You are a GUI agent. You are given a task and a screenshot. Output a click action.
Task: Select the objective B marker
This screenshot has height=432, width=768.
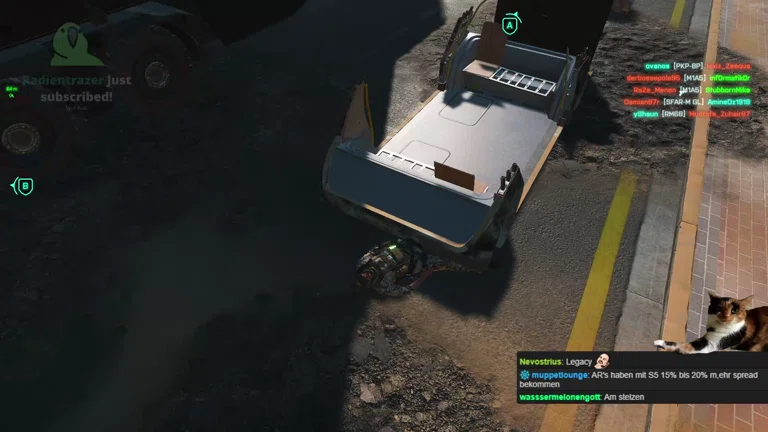click(x=25, y=186)
